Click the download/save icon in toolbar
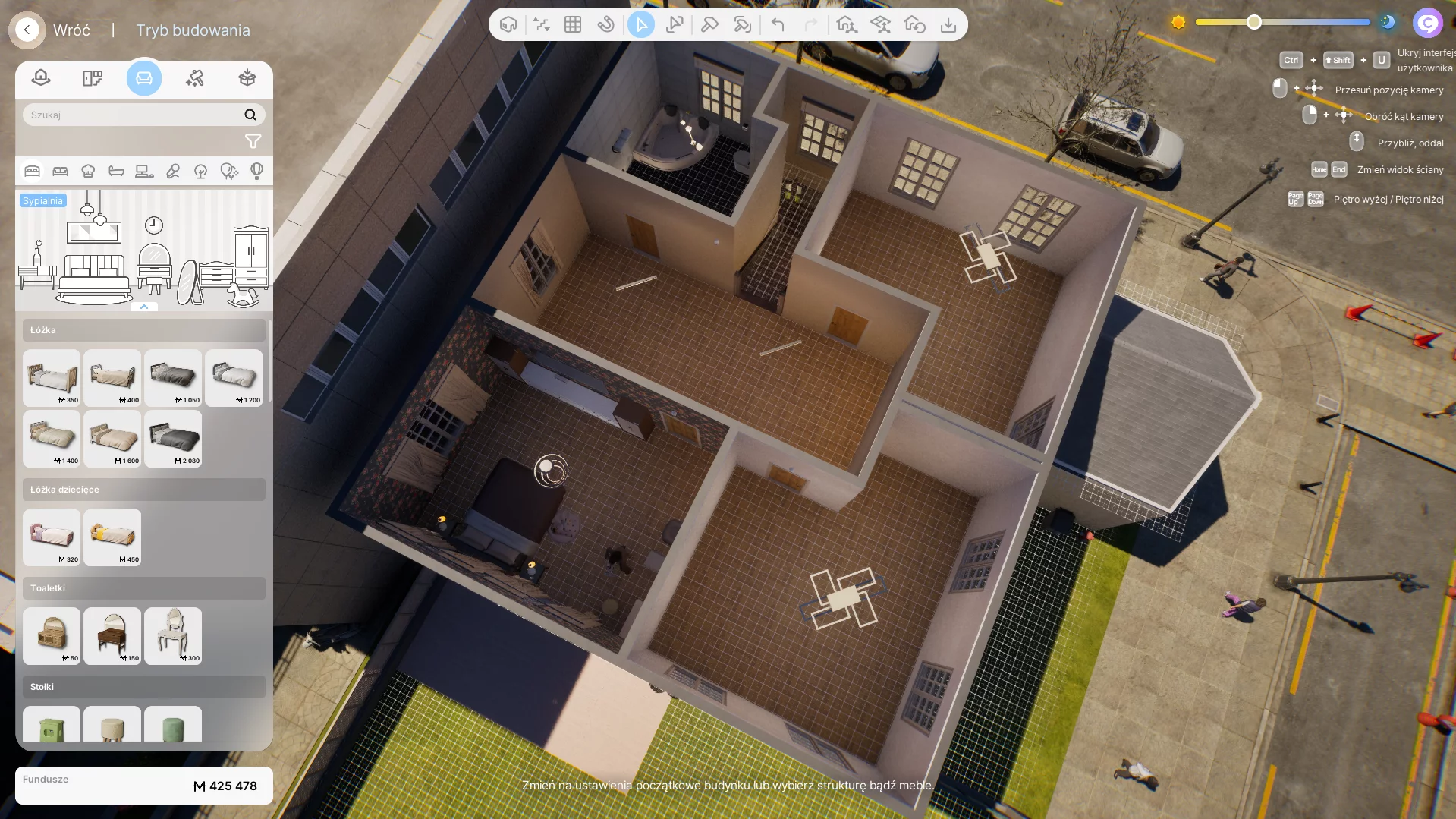 click(x=948, y=25)
